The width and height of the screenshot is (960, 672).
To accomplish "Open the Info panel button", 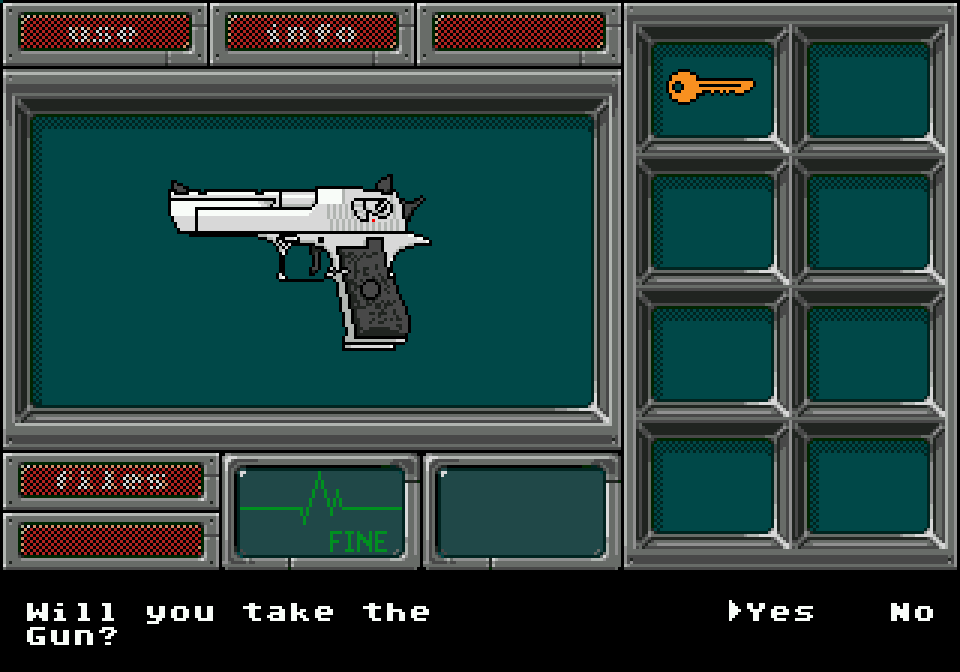I will (311, 32).
